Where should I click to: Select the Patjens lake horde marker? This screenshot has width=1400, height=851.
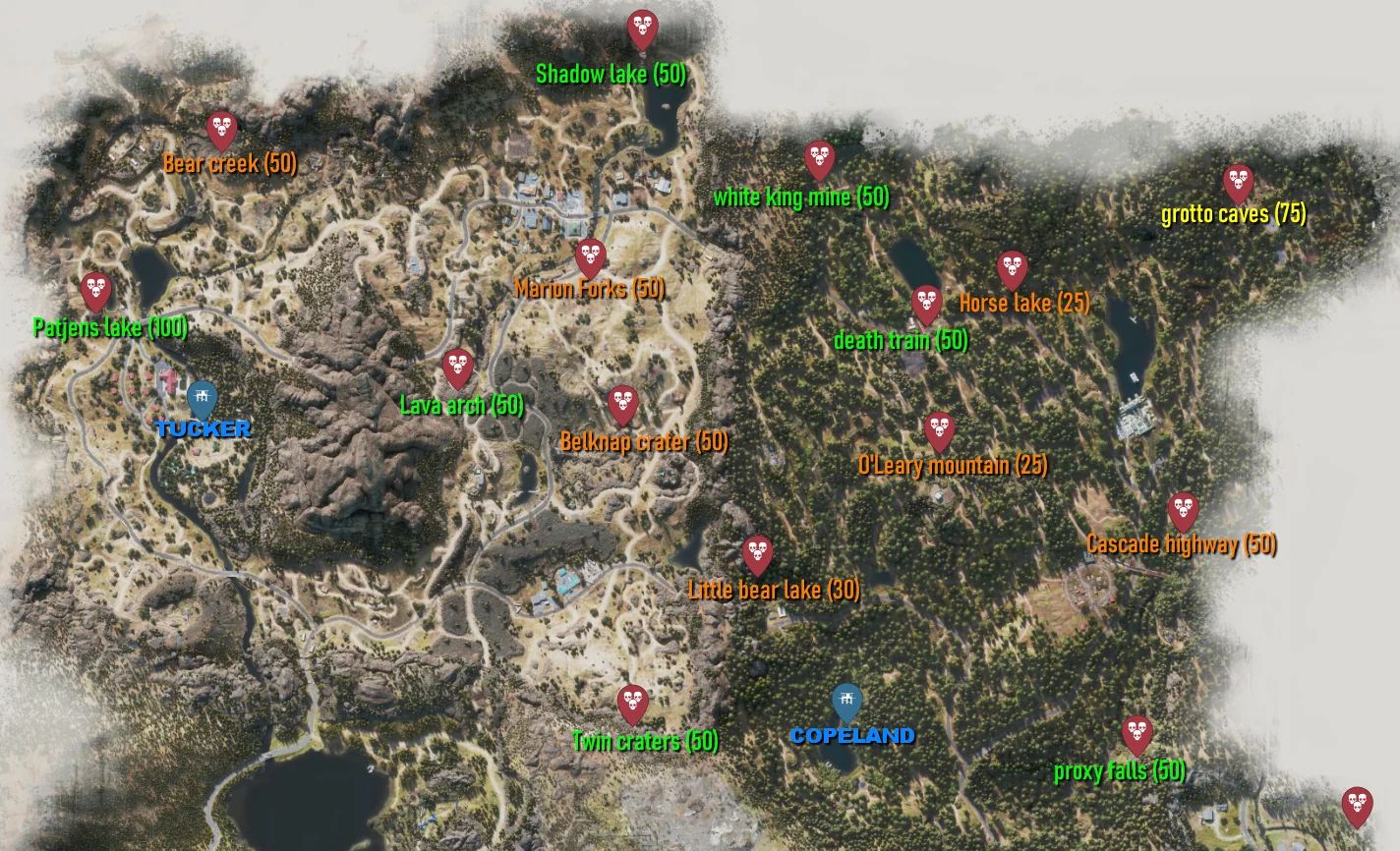click(95, 289)
